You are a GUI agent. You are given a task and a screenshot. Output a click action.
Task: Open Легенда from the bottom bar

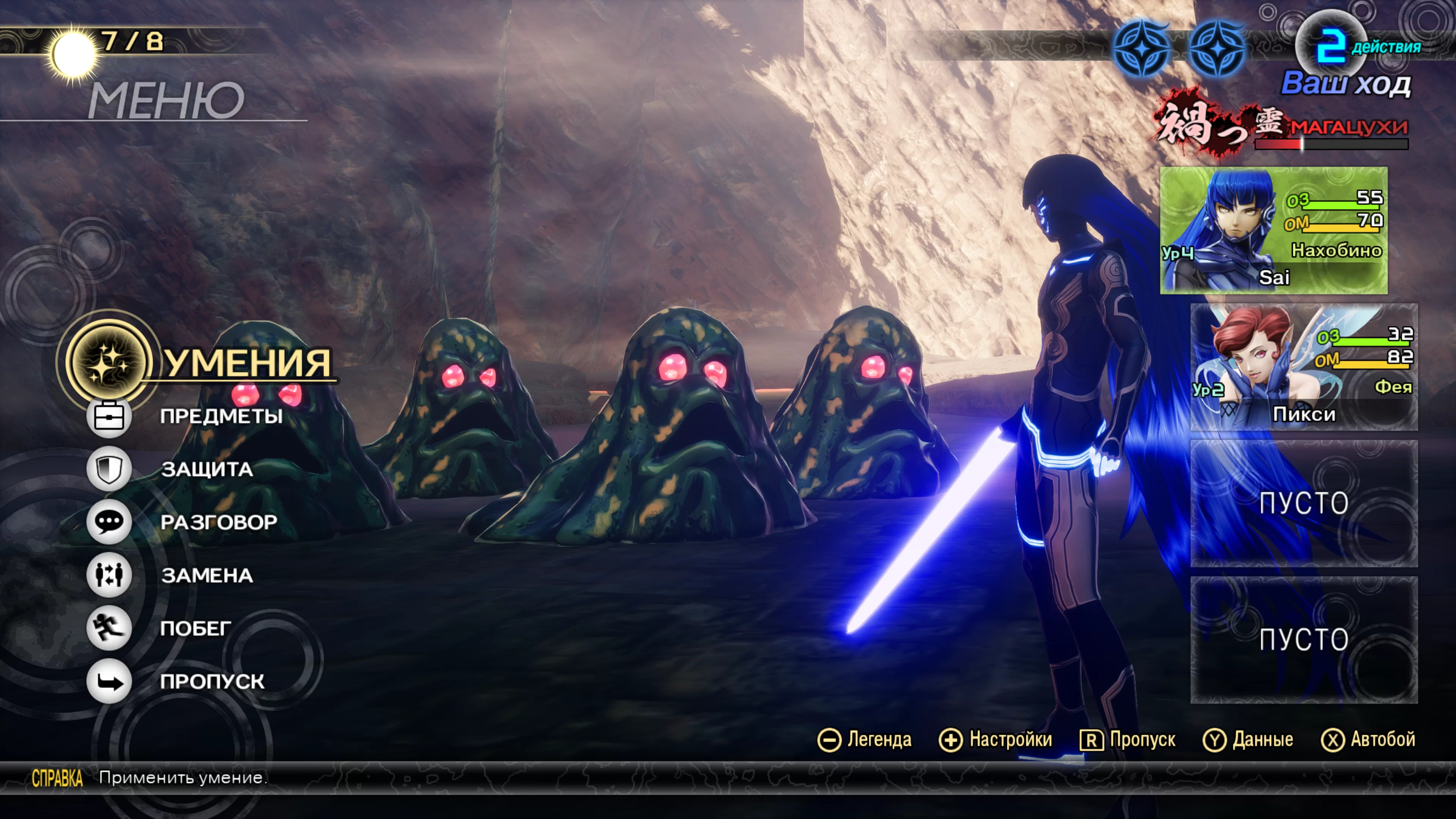(x=865, y=740)
